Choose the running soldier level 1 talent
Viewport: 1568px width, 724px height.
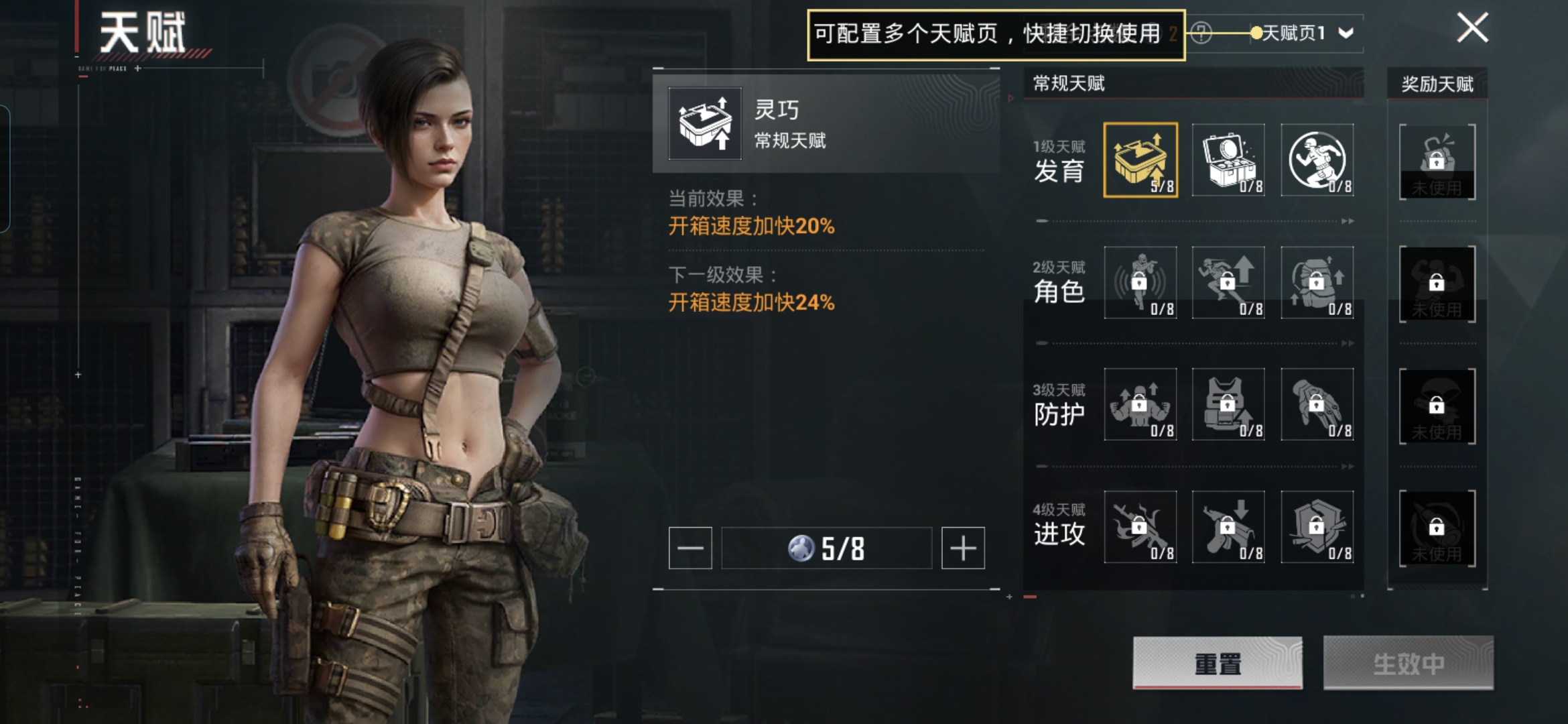coord(1317,160)
